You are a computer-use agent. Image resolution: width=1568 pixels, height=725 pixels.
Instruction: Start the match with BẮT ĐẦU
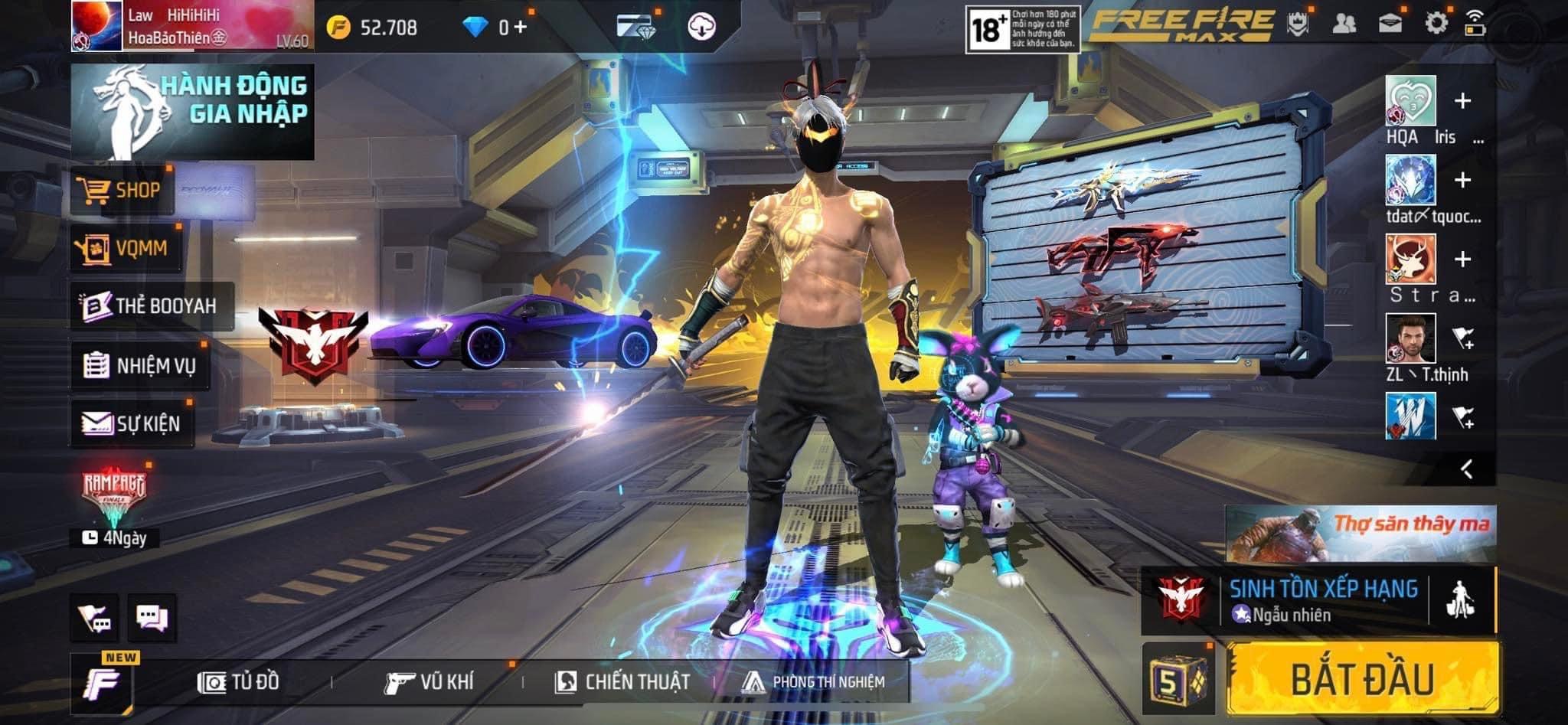pyautogui.click(x=1362, y=679)
